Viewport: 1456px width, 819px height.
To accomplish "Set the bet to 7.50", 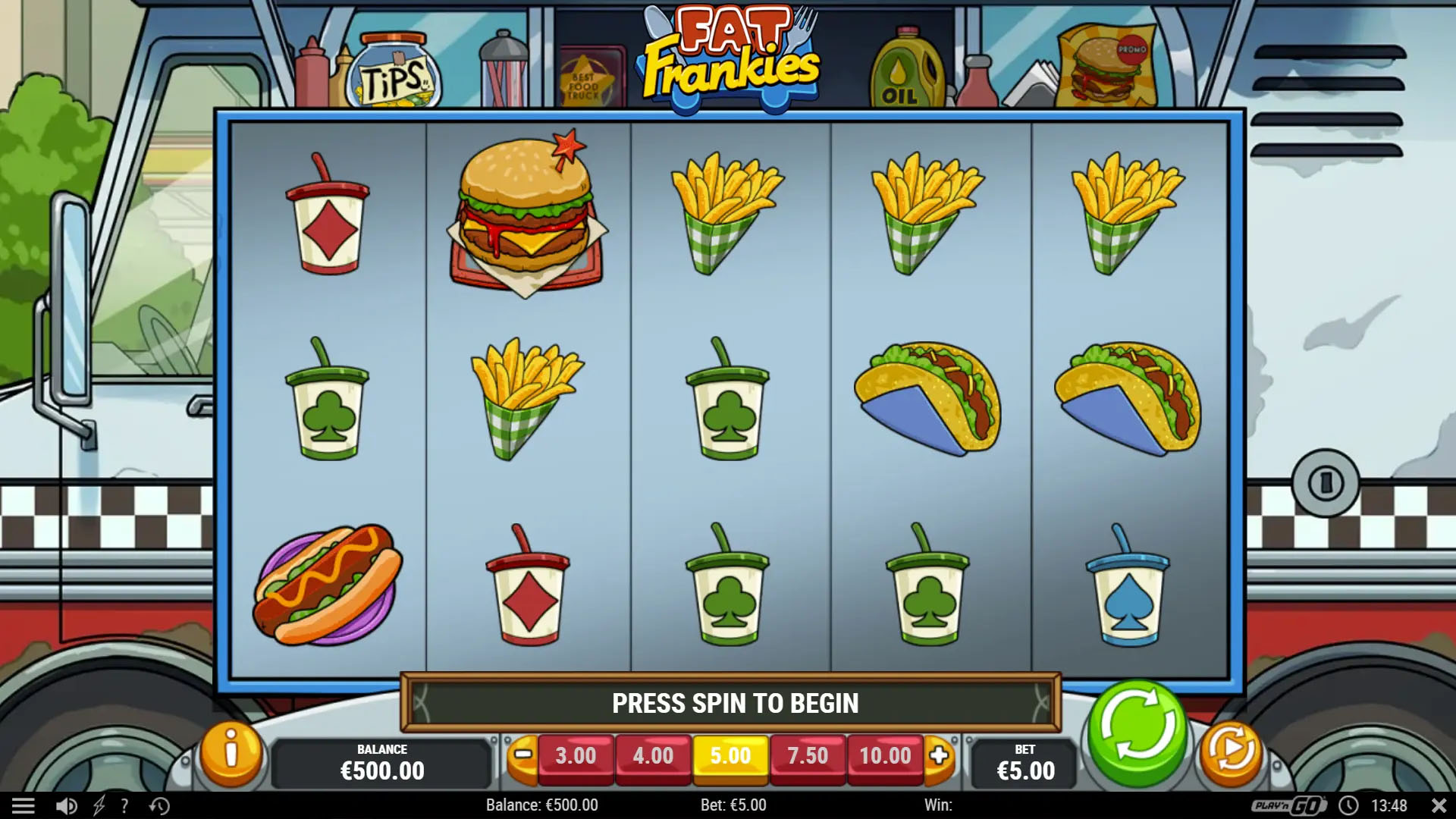I will (808, 756).
